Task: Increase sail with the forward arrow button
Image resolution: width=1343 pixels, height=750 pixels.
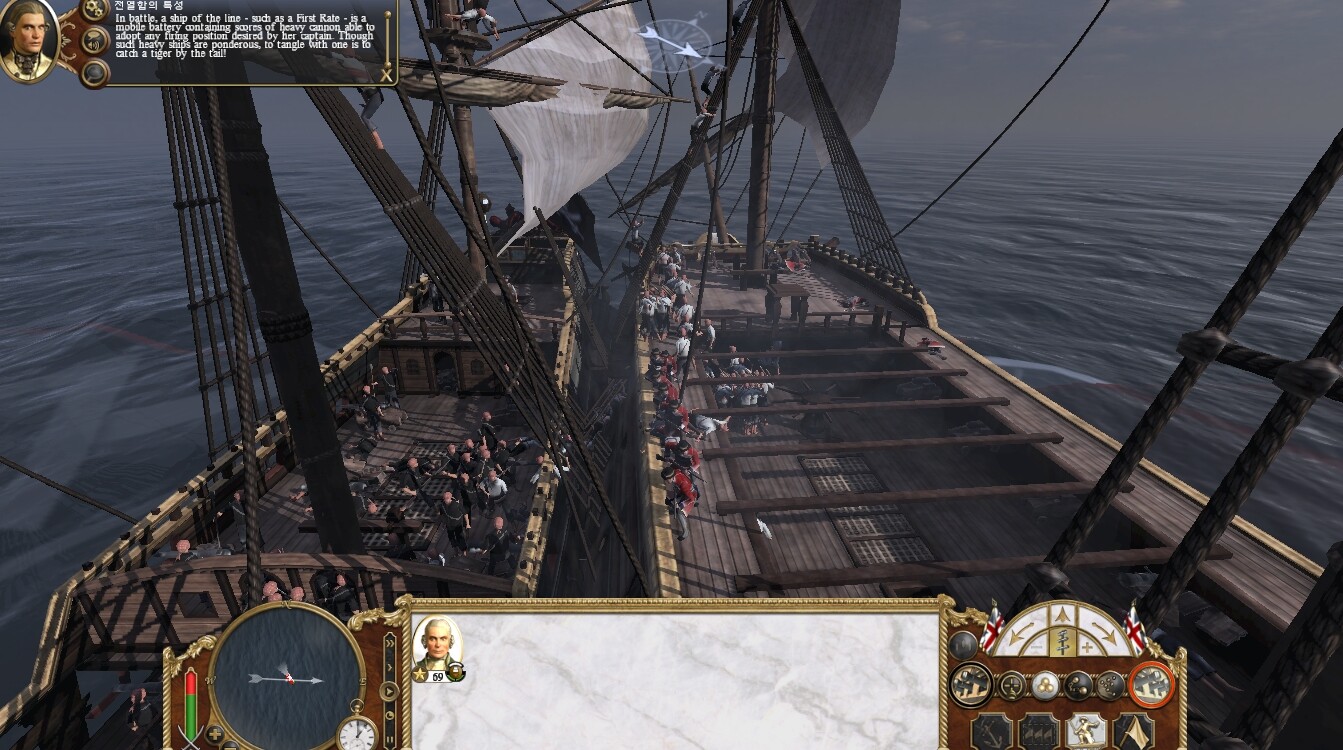Action: pos(1064,616)
